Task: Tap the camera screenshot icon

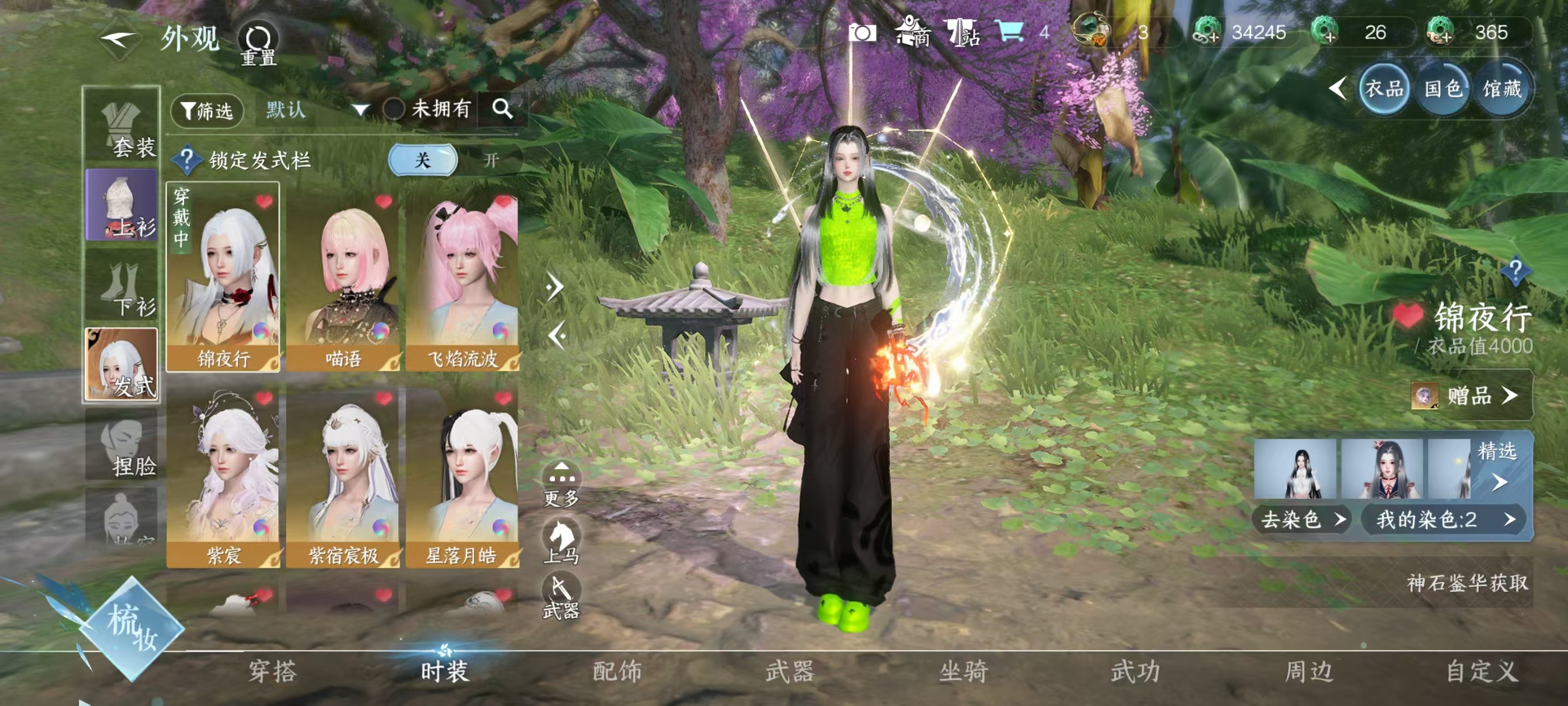Action: click(x=862, y=32)
